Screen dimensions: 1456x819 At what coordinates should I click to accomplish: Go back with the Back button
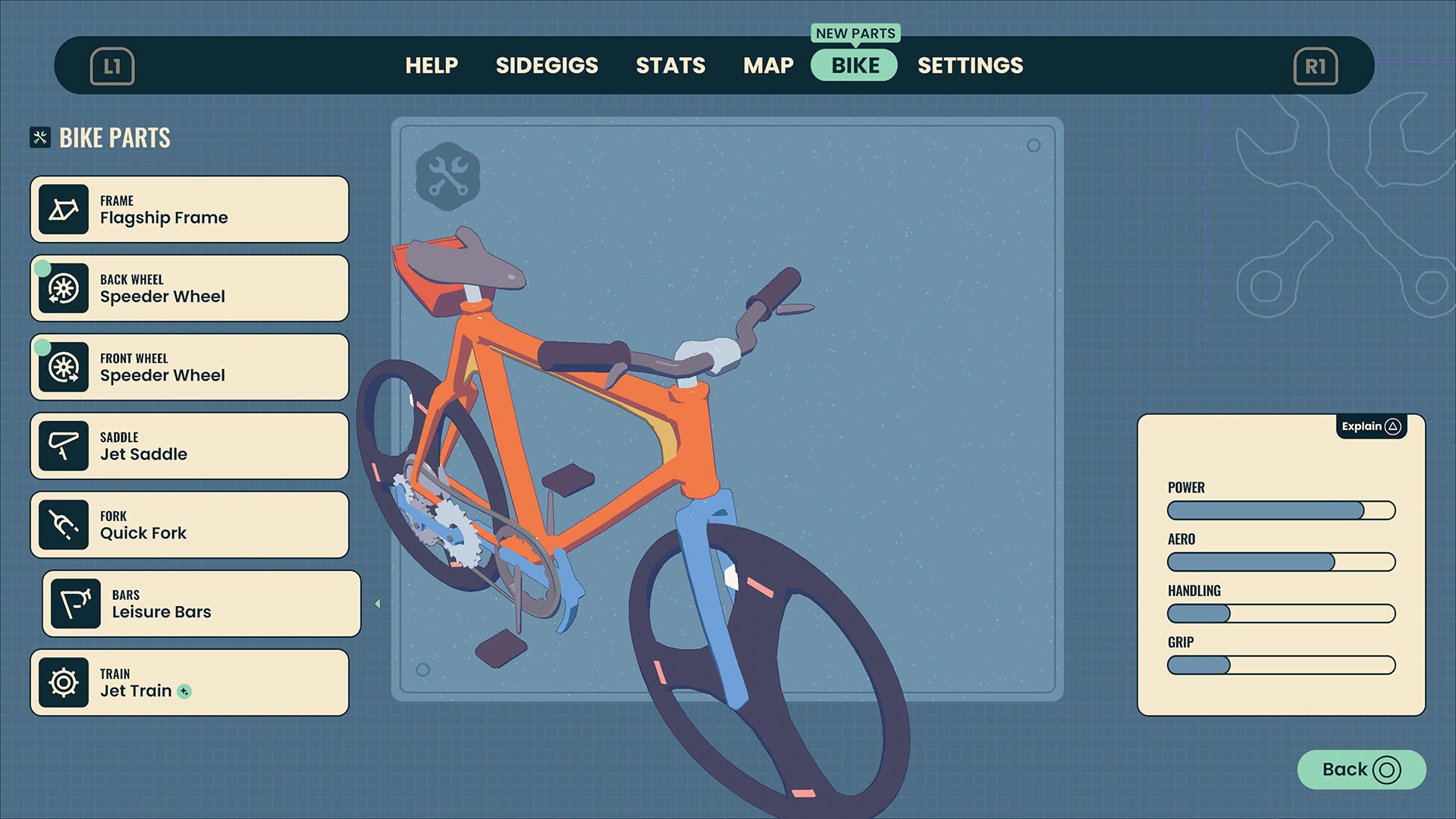1361,770
